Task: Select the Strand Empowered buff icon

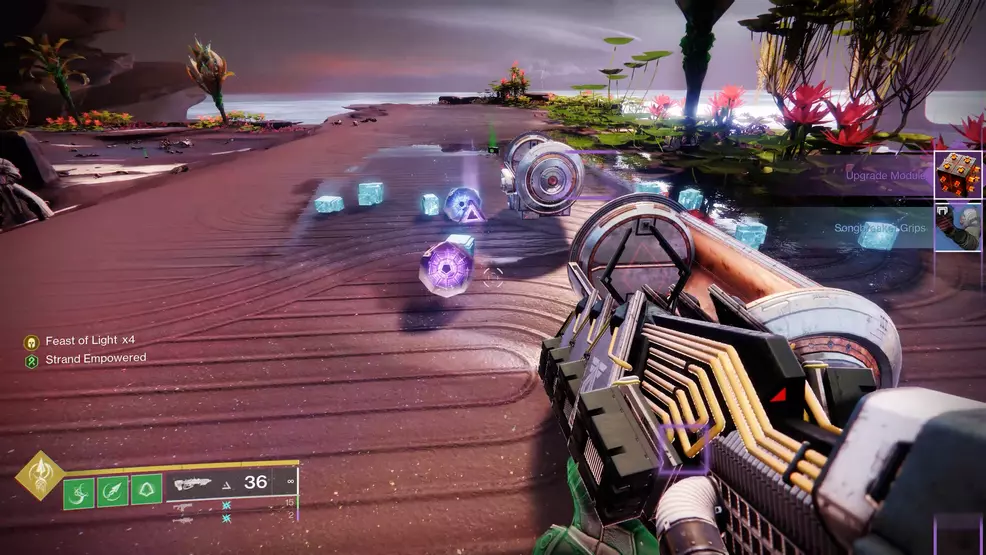Action: (x=31, y=358)
